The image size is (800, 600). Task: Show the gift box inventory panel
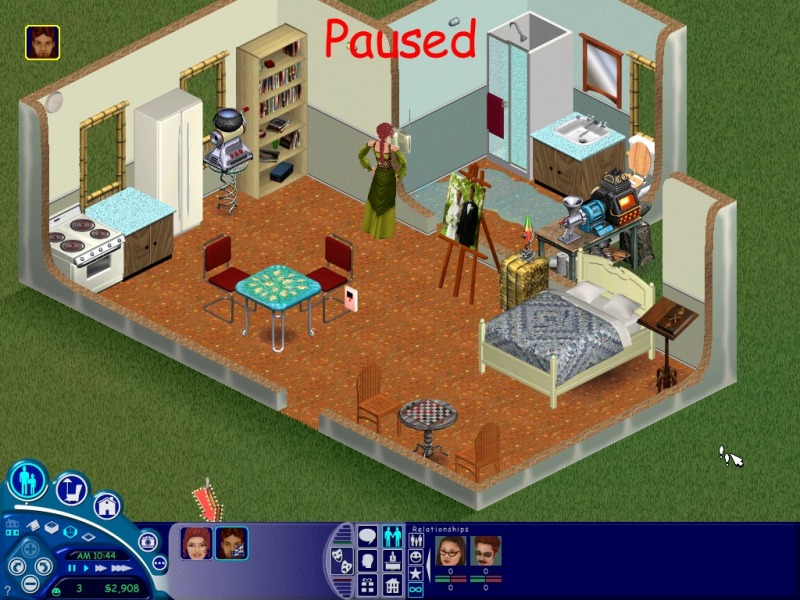367,583
